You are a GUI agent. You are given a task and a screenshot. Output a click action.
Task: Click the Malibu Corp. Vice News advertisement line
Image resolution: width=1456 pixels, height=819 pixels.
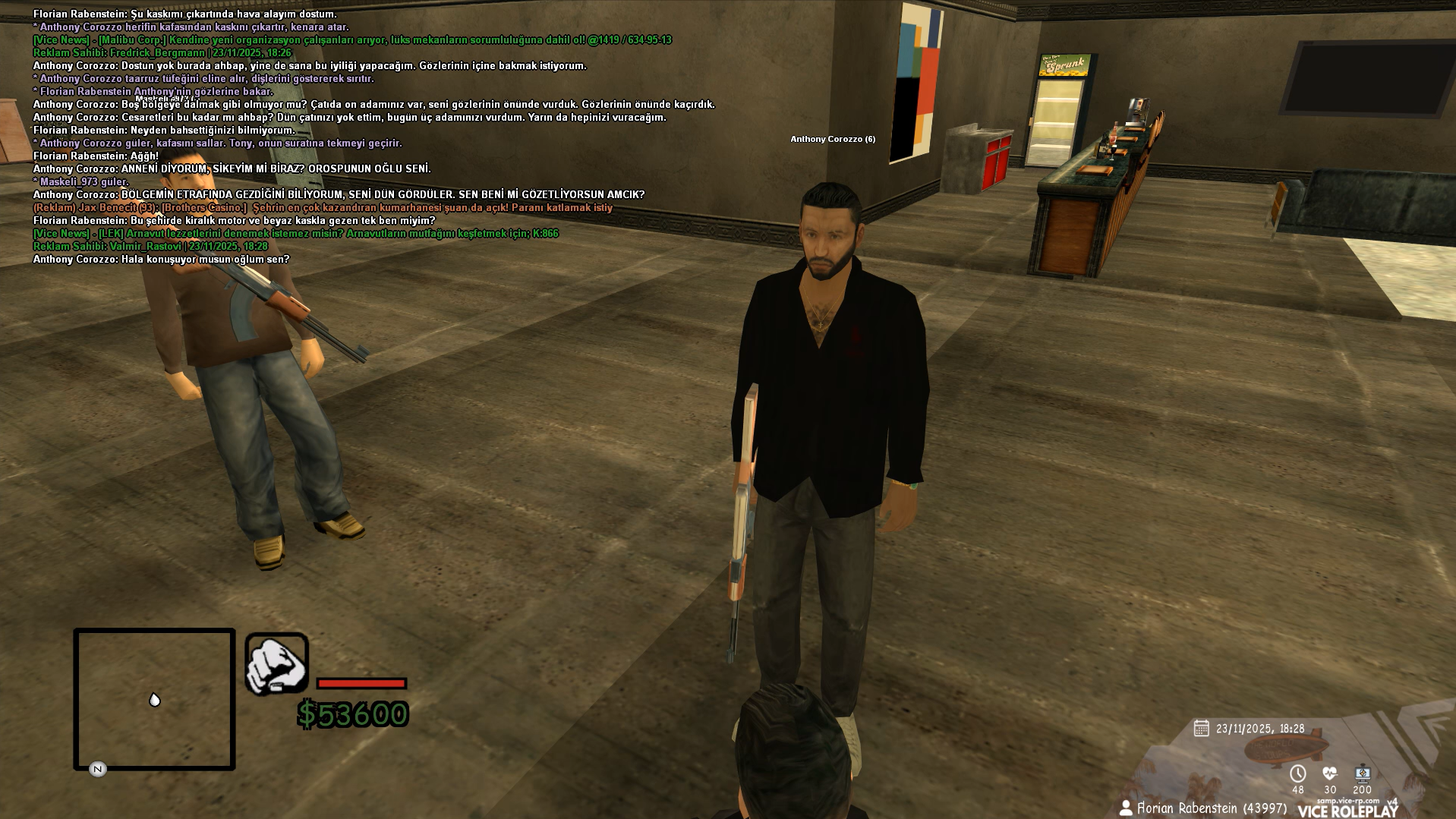click(352, 39)
